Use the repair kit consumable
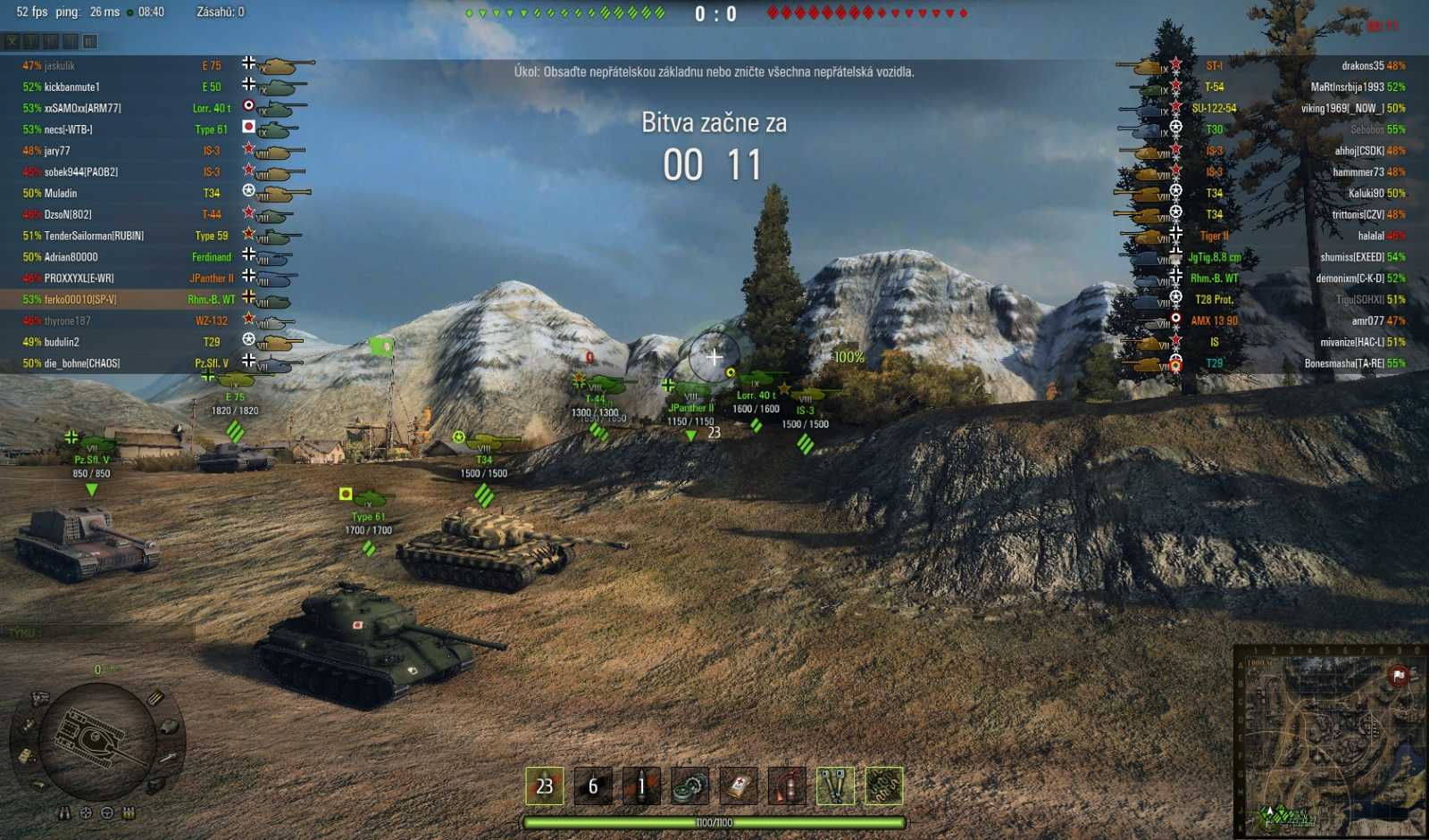The height and width of the screenshot is (840, 1429). (690, 786)
